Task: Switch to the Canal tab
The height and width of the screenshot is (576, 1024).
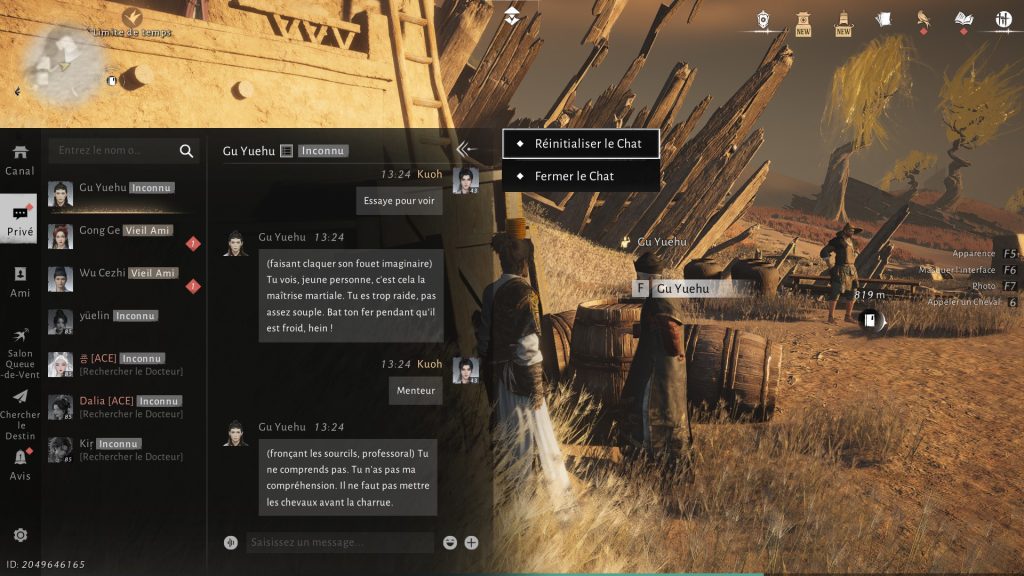Action: (x=20, y=160)
